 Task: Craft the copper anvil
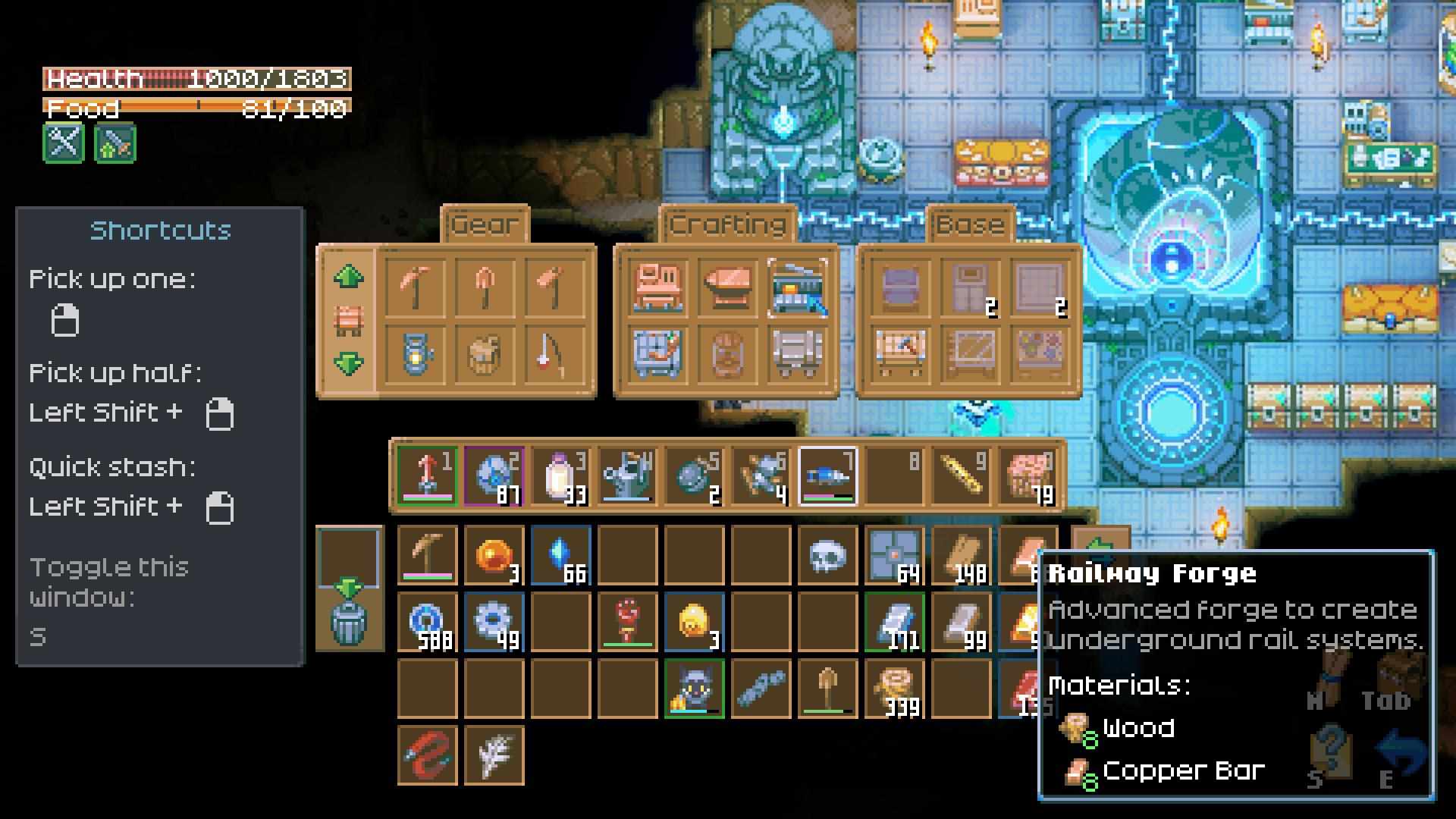click(x=727, y=287)
